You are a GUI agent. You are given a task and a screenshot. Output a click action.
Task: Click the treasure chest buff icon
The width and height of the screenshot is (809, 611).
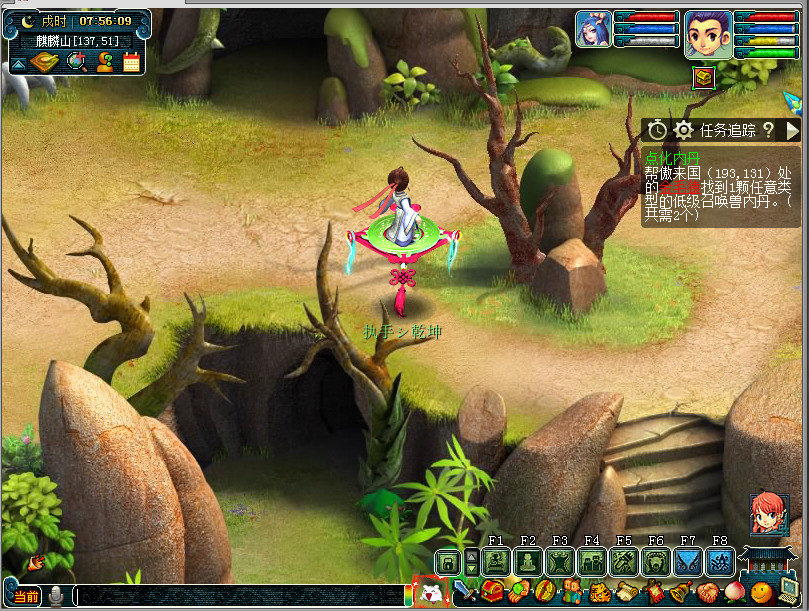(704, 77)
